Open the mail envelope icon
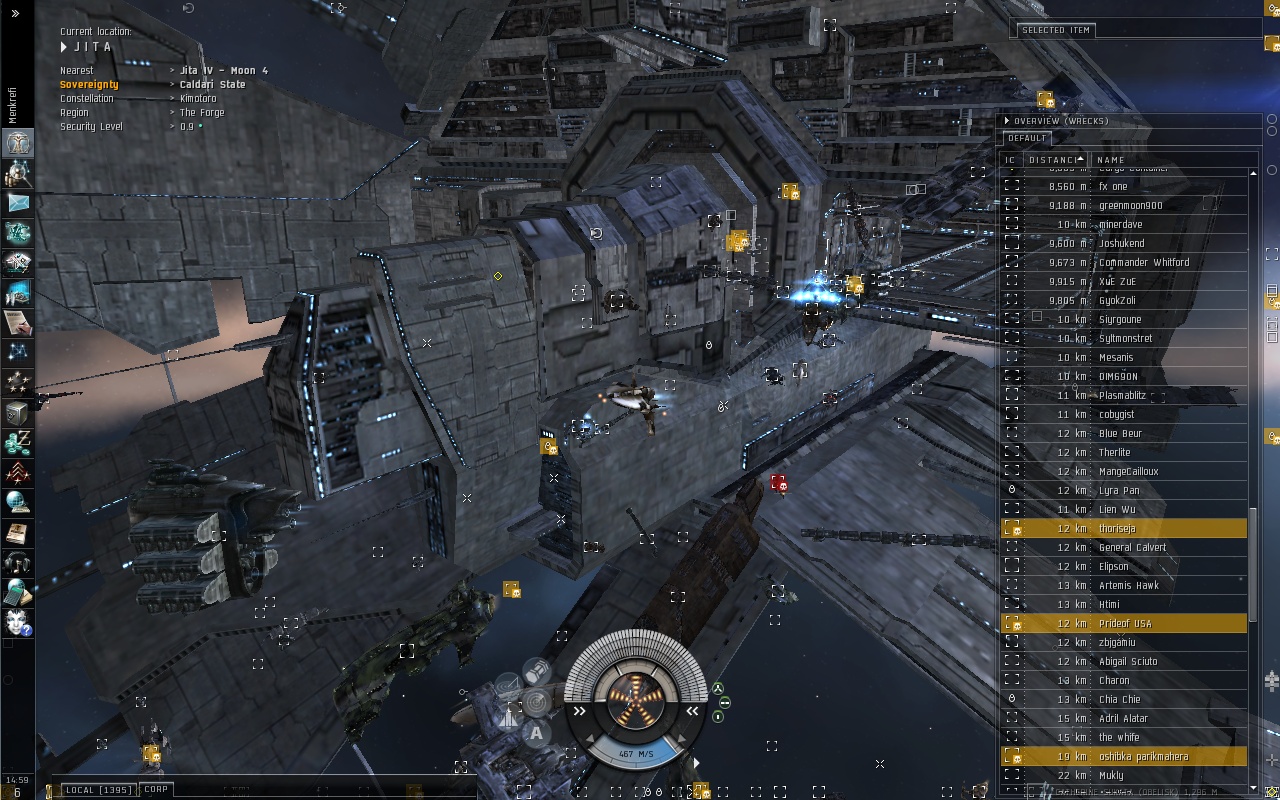 coord(18,203)
